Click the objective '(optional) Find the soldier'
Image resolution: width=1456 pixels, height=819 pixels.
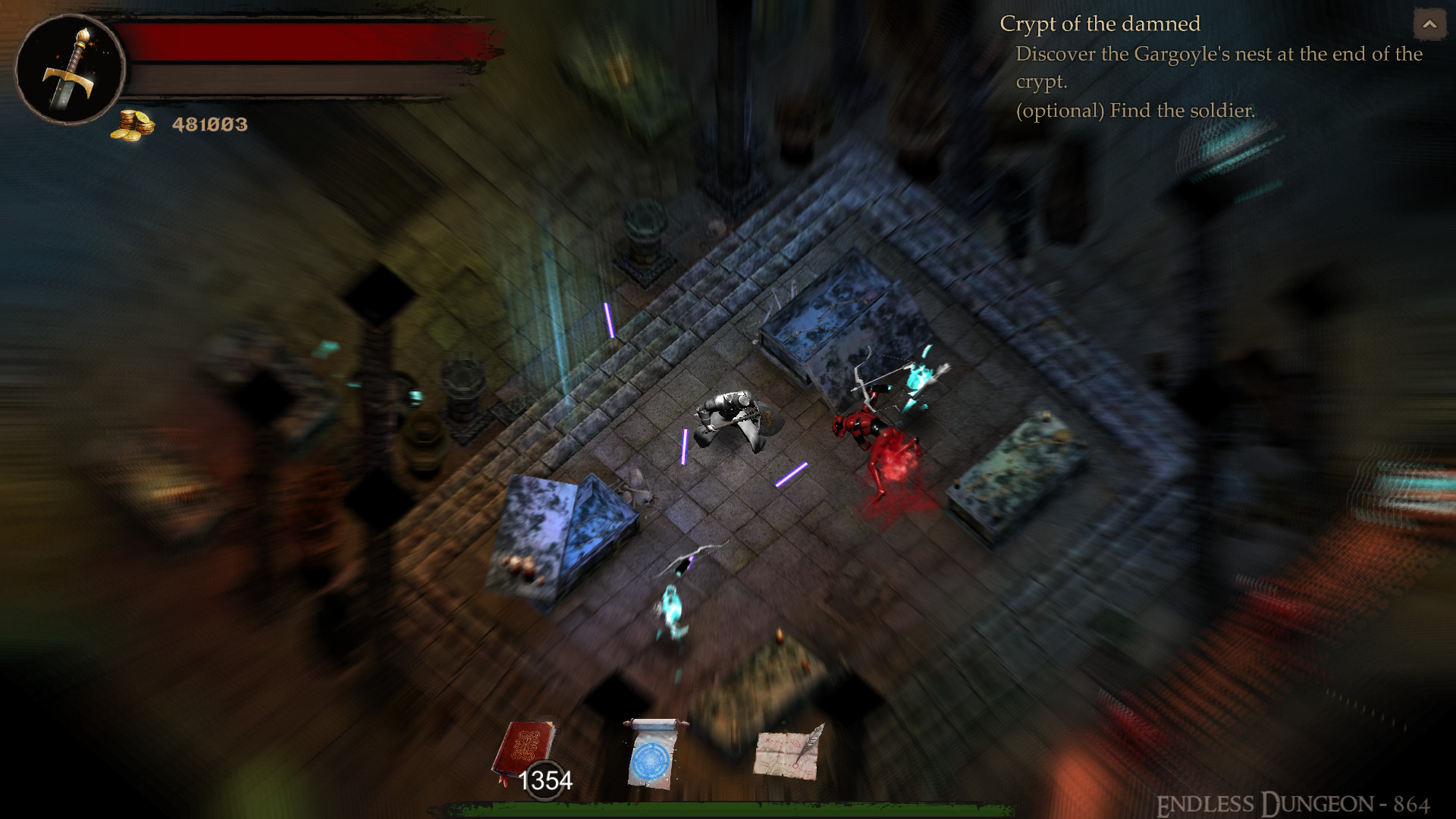1135,111
